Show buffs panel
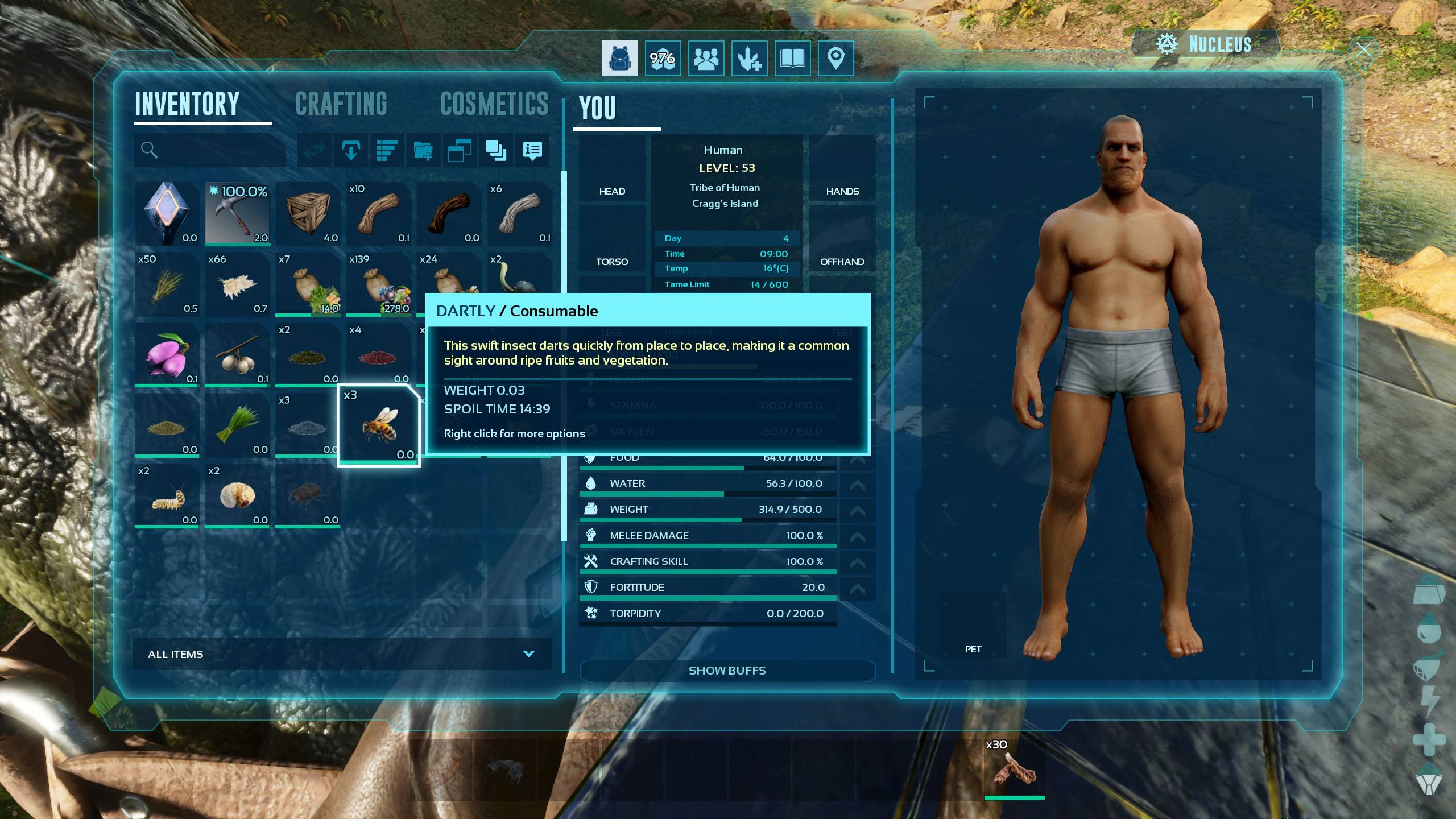This screenshot has height=819, width=1456. (x=727, y=671)
